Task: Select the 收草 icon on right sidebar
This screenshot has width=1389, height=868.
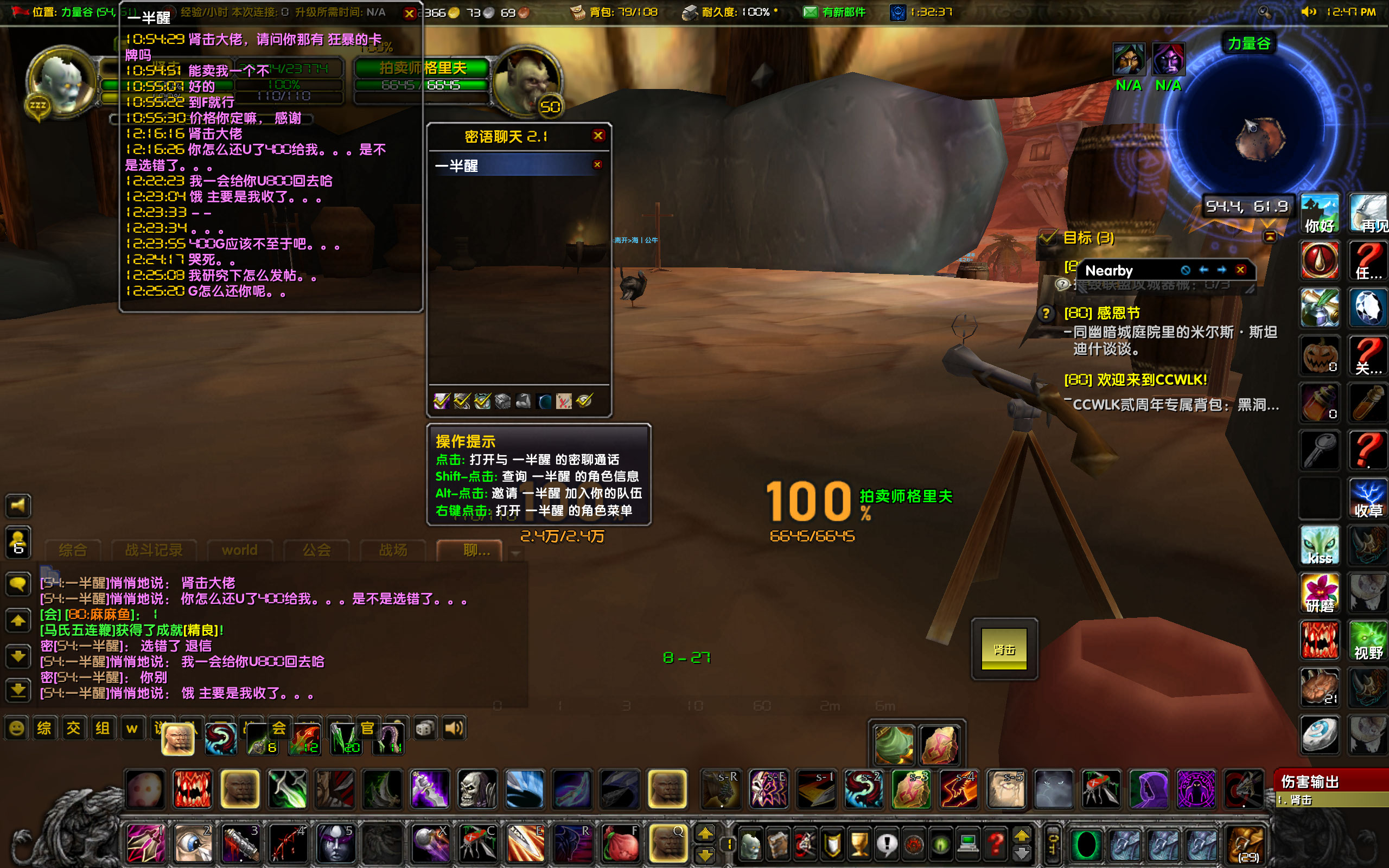Action: pyautogui.click(x=1368, y=499)
